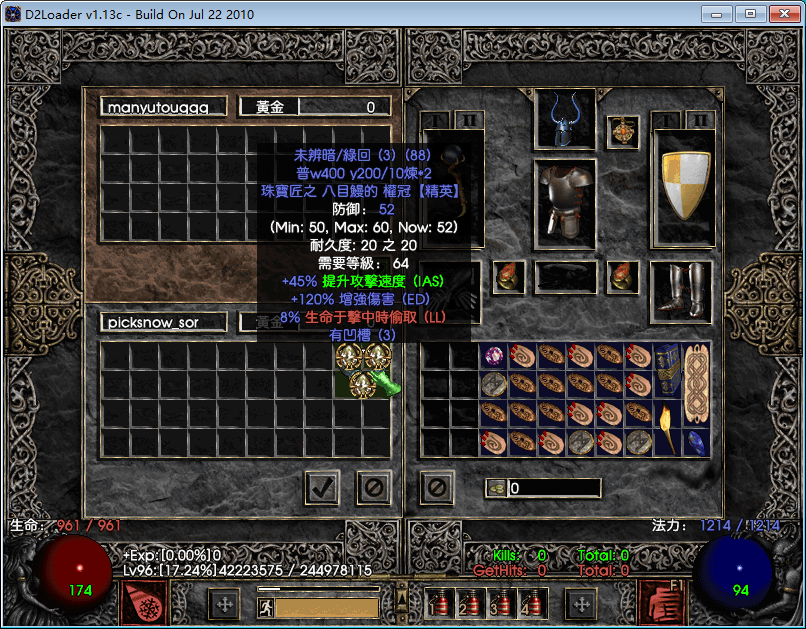Select the horned helmet equipment slot
Viewport: 806px width, 629px height.
click(x=565, y=119)
